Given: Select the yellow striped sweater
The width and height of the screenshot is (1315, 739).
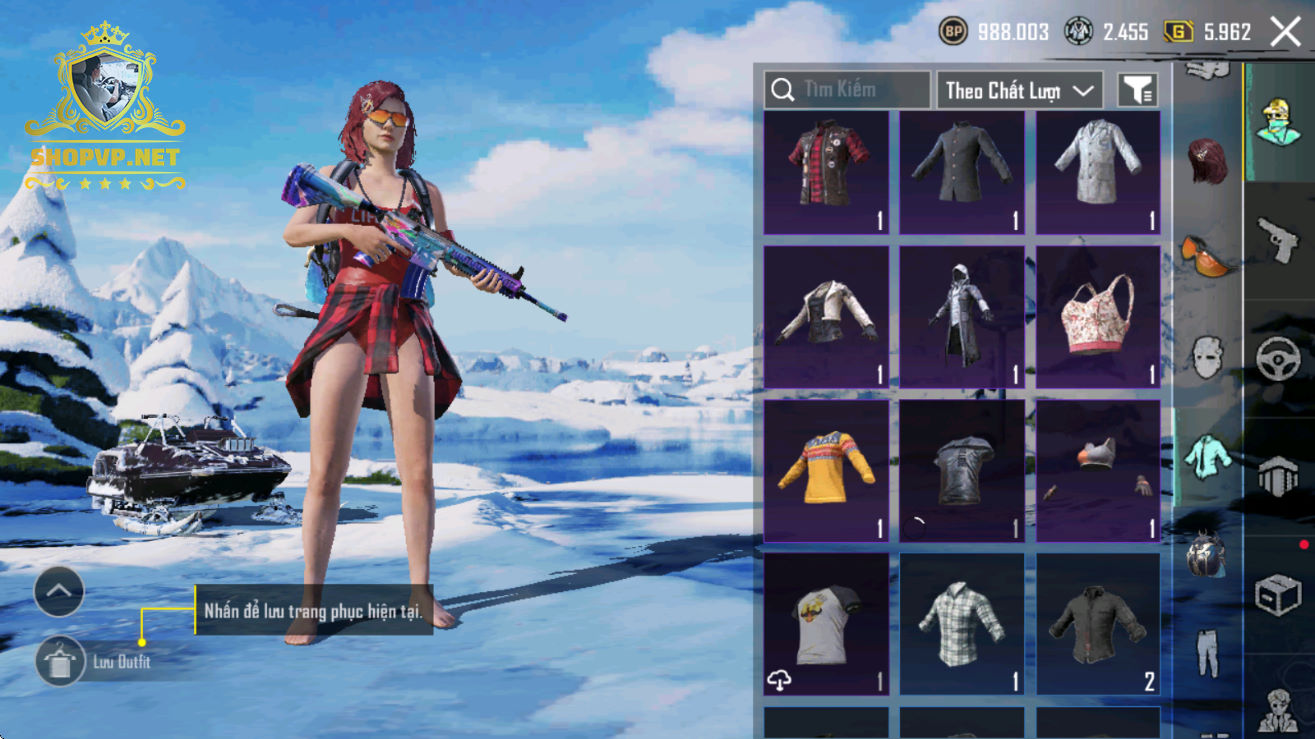Looking at the screenshot, I should coord(826,471).
